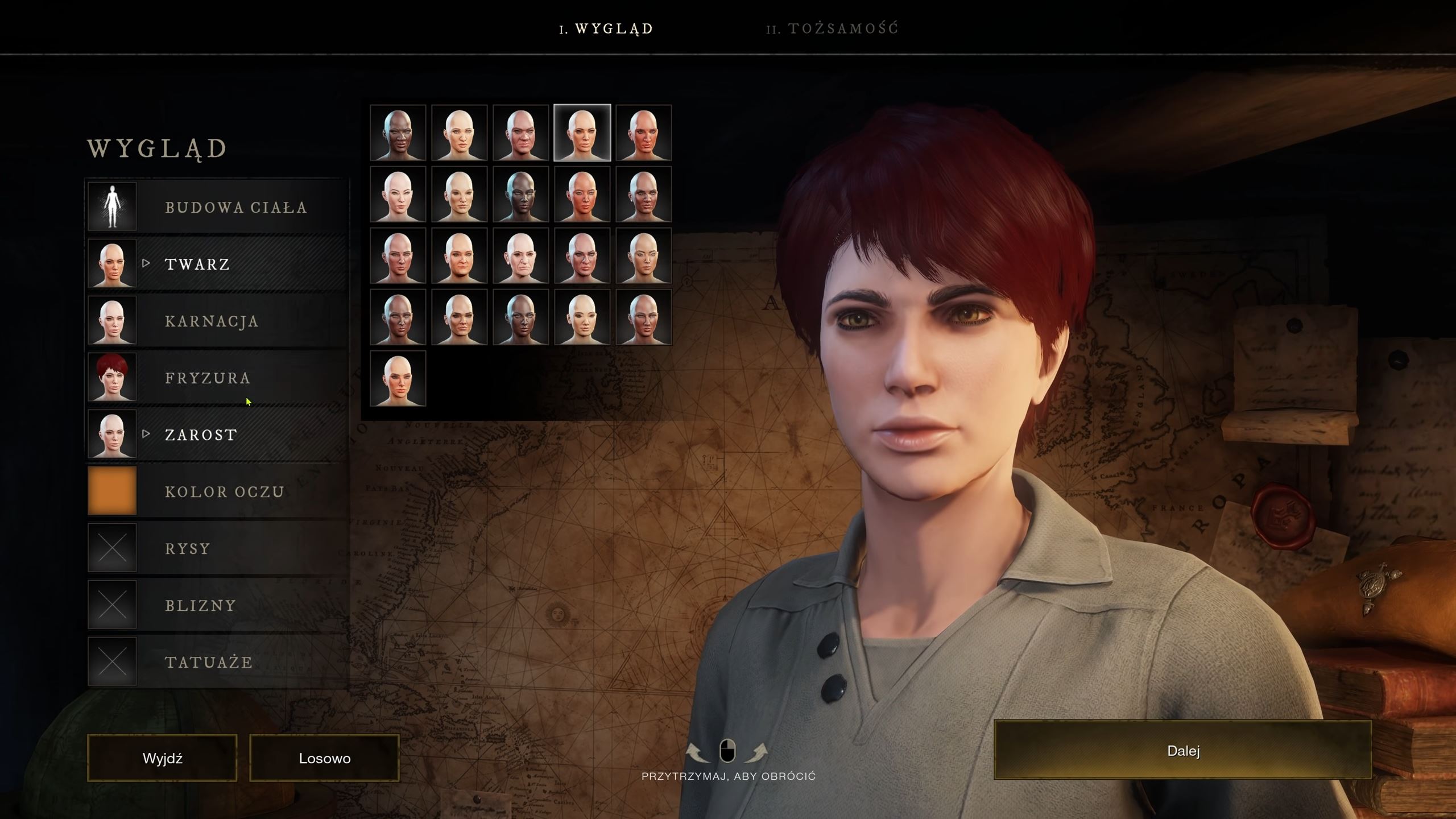This screenshot has height=819, width=1456.
Task: Expand the Twarz options arrow
Action: [x=147, y=263]
